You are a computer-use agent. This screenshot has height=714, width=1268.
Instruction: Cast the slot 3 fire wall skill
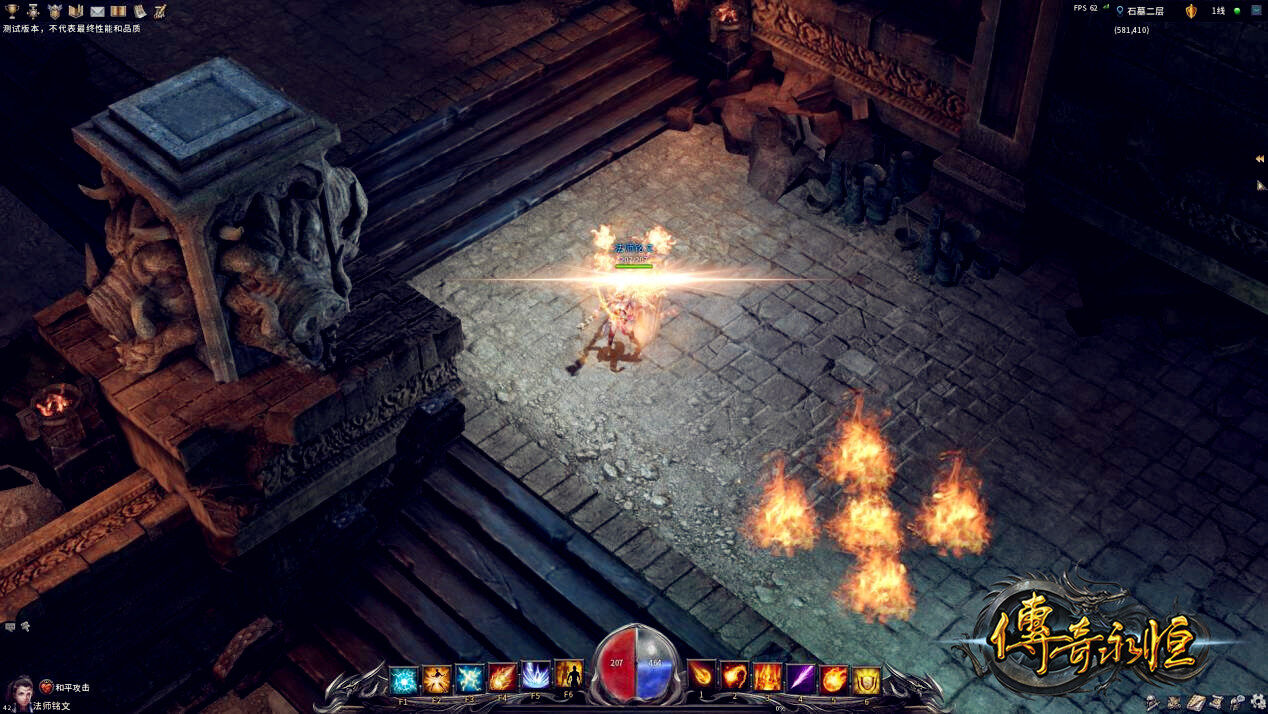[x=767, y=678]
